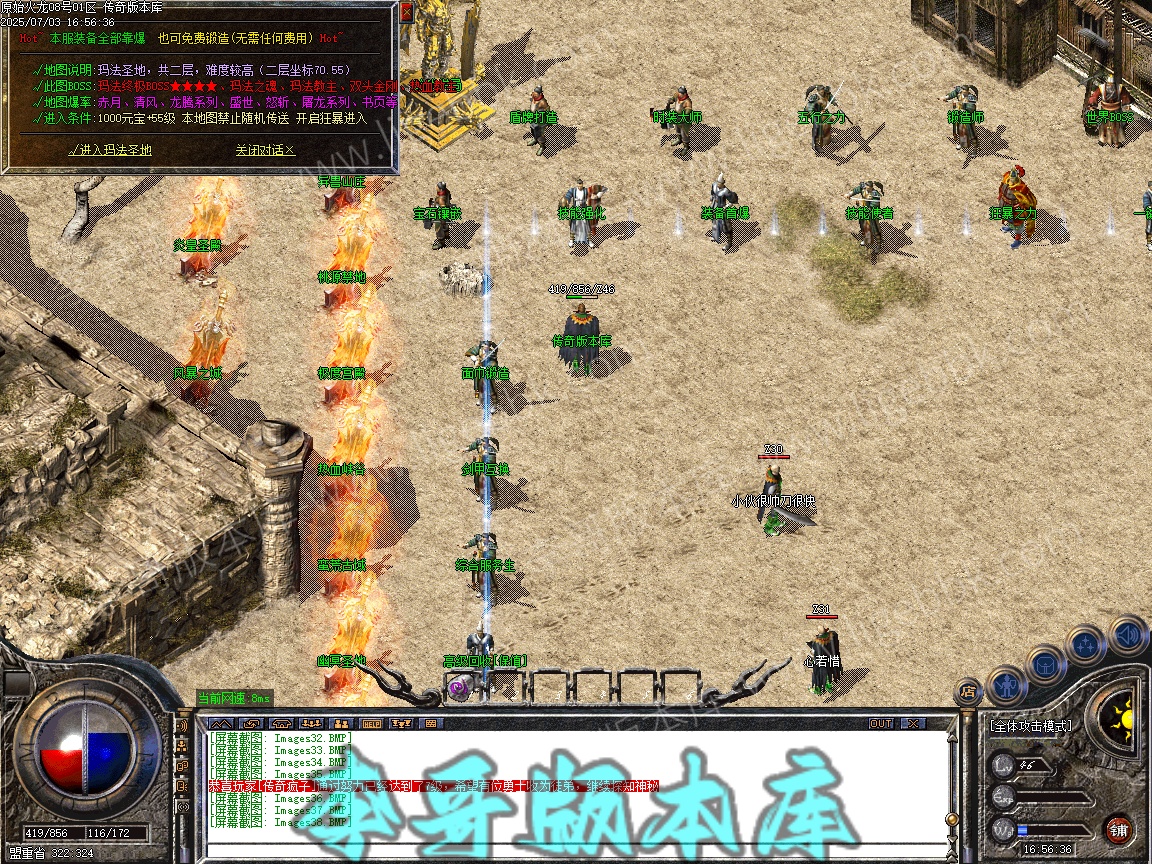This screenshot has width=1152, height=864.
Task: Open the skills four-star round icon
Action: point(1086,645)
